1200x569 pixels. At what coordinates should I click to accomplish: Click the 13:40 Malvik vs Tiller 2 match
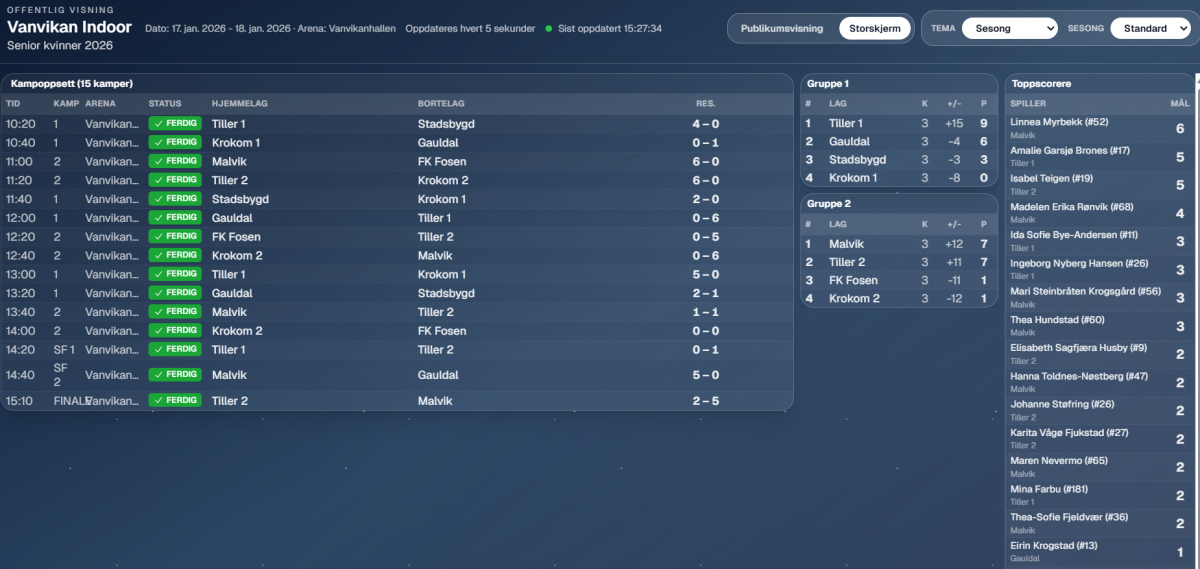coord(397,312)
